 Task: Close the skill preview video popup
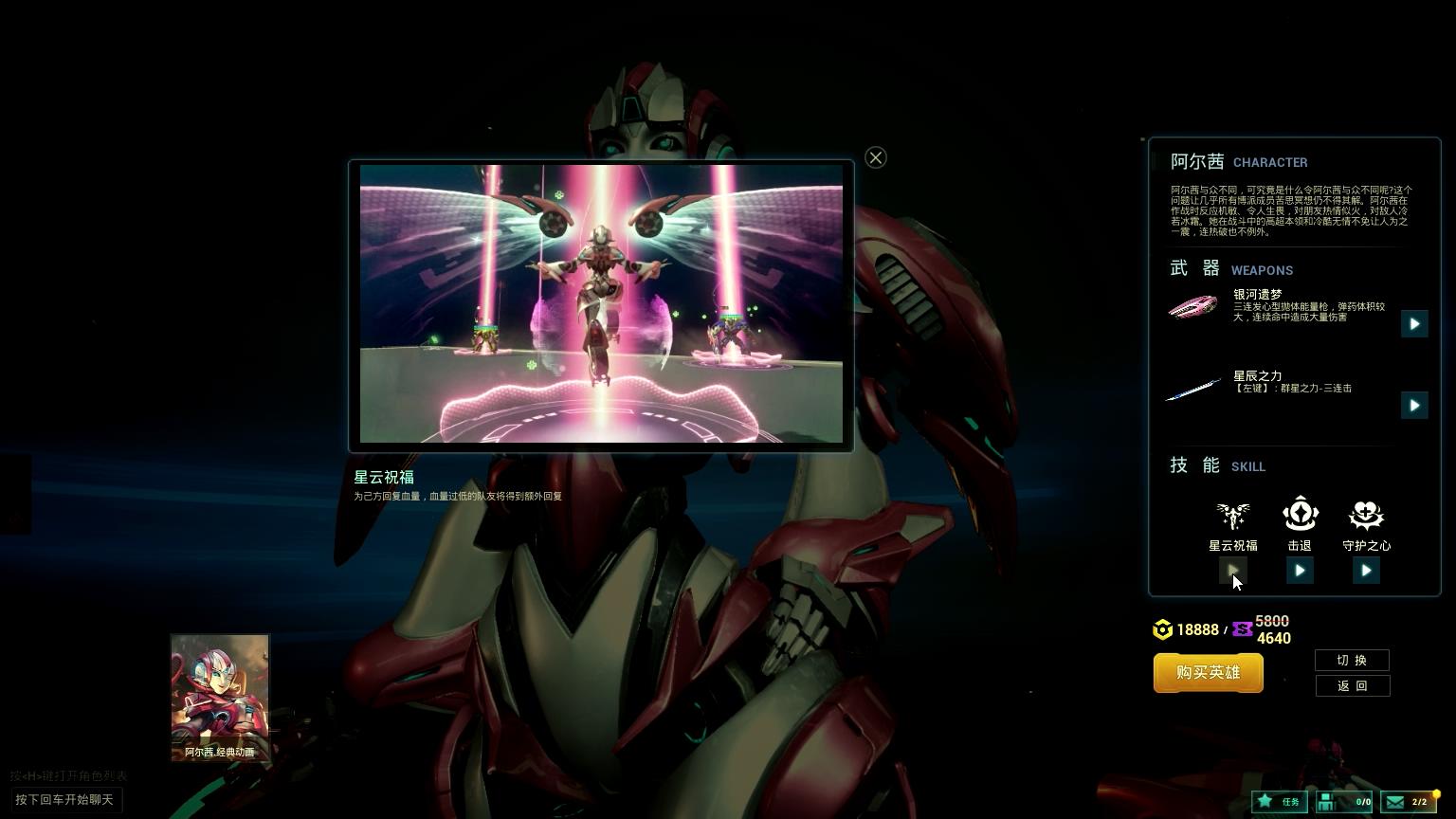876,158
